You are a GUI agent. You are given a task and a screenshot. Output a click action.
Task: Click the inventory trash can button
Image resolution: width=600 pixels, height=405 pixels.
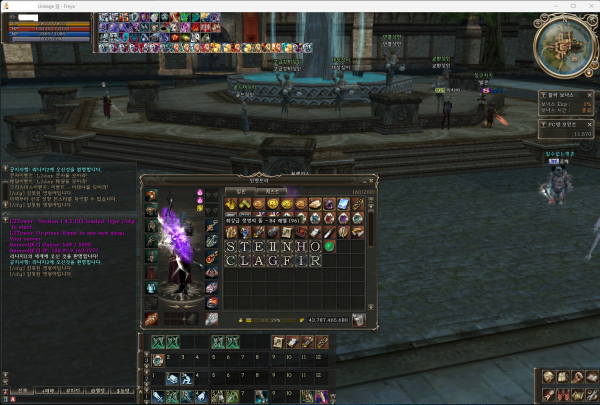[358, 320]
